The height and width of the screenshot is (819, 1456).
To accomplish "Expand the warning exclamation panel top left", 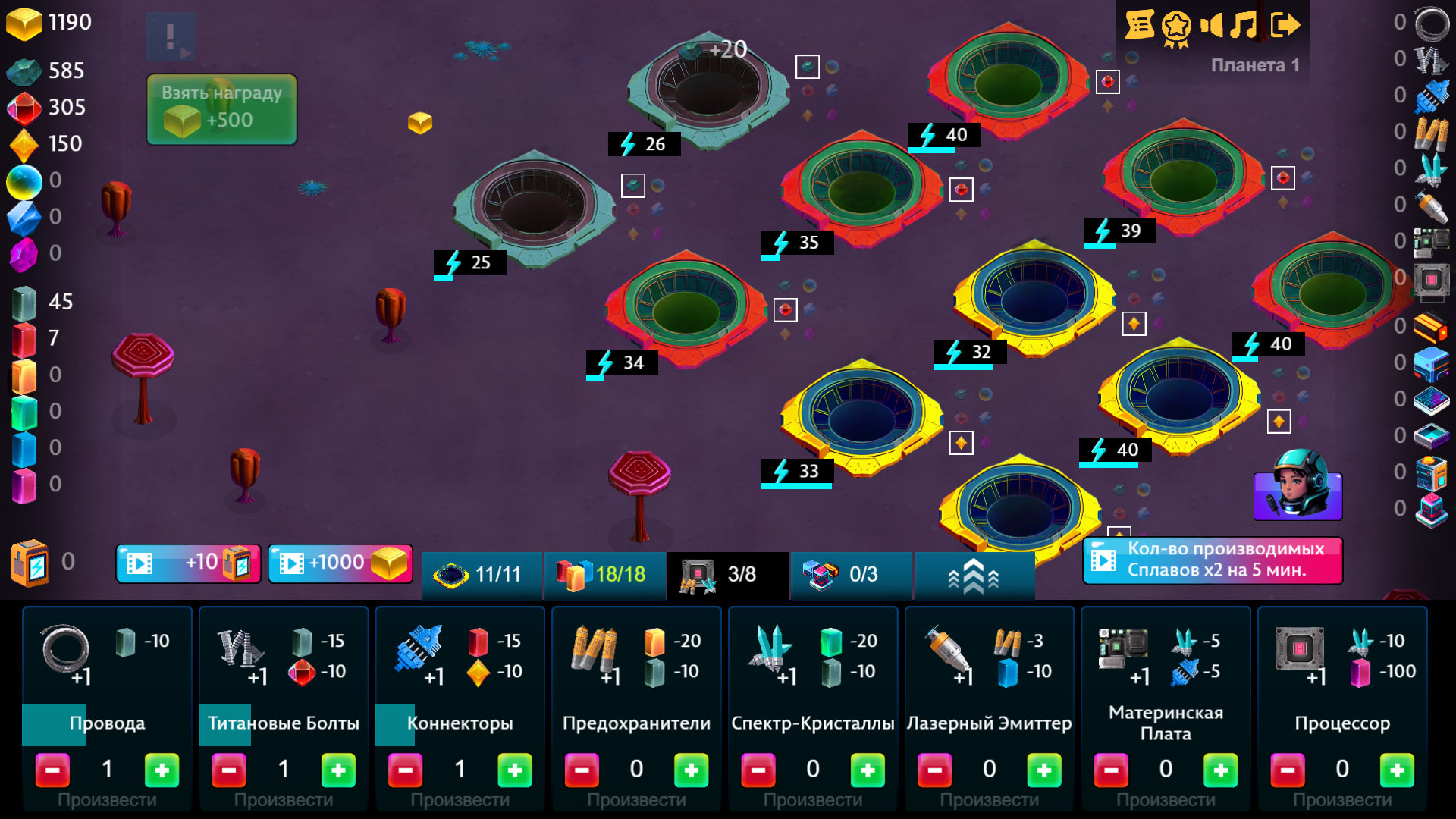I will (171, 36).
